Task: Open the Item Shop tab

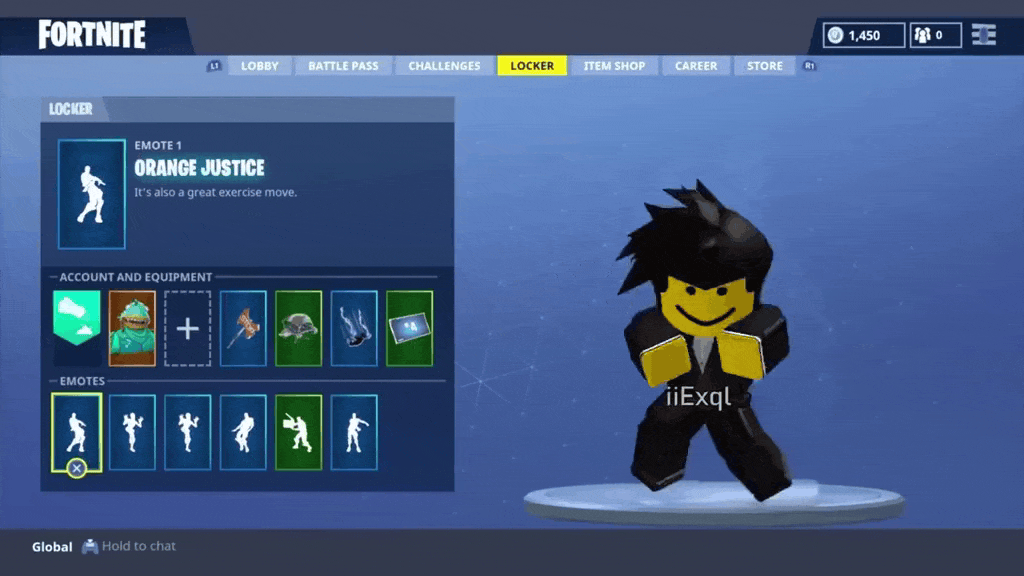Action: (614, 66)
